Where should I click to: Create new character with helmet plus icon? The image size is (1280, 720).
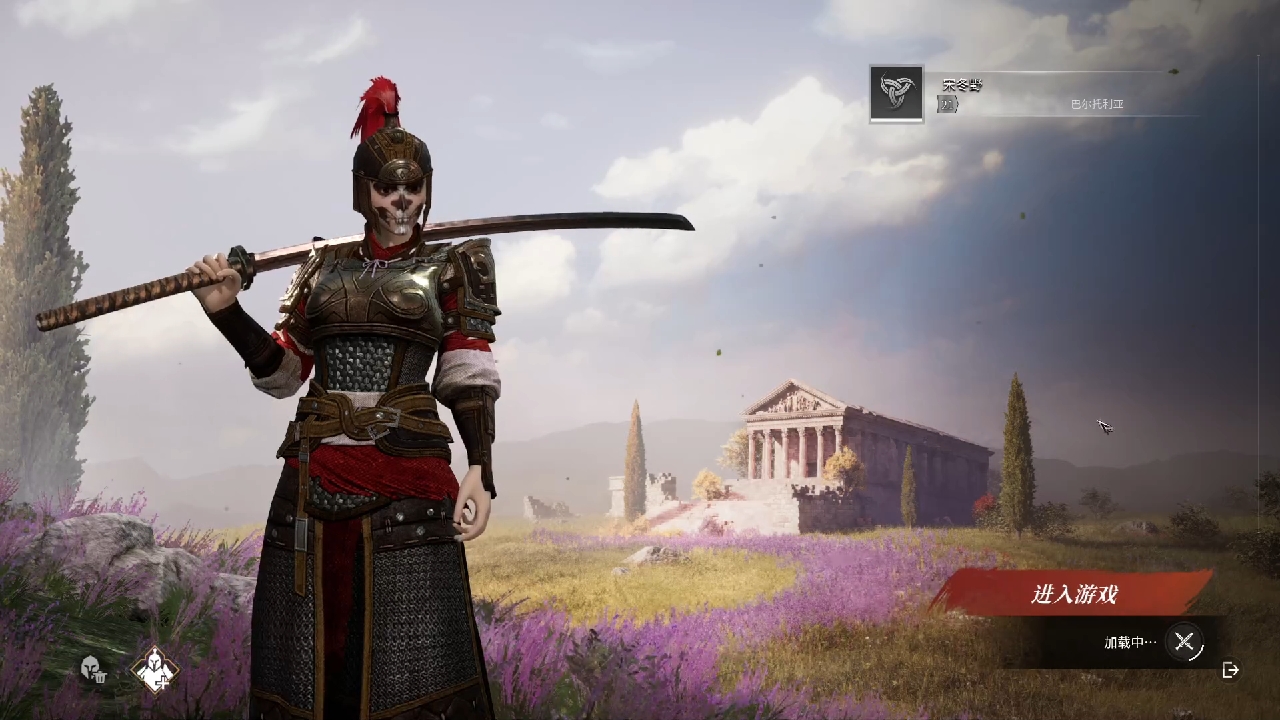click(155, 669)
